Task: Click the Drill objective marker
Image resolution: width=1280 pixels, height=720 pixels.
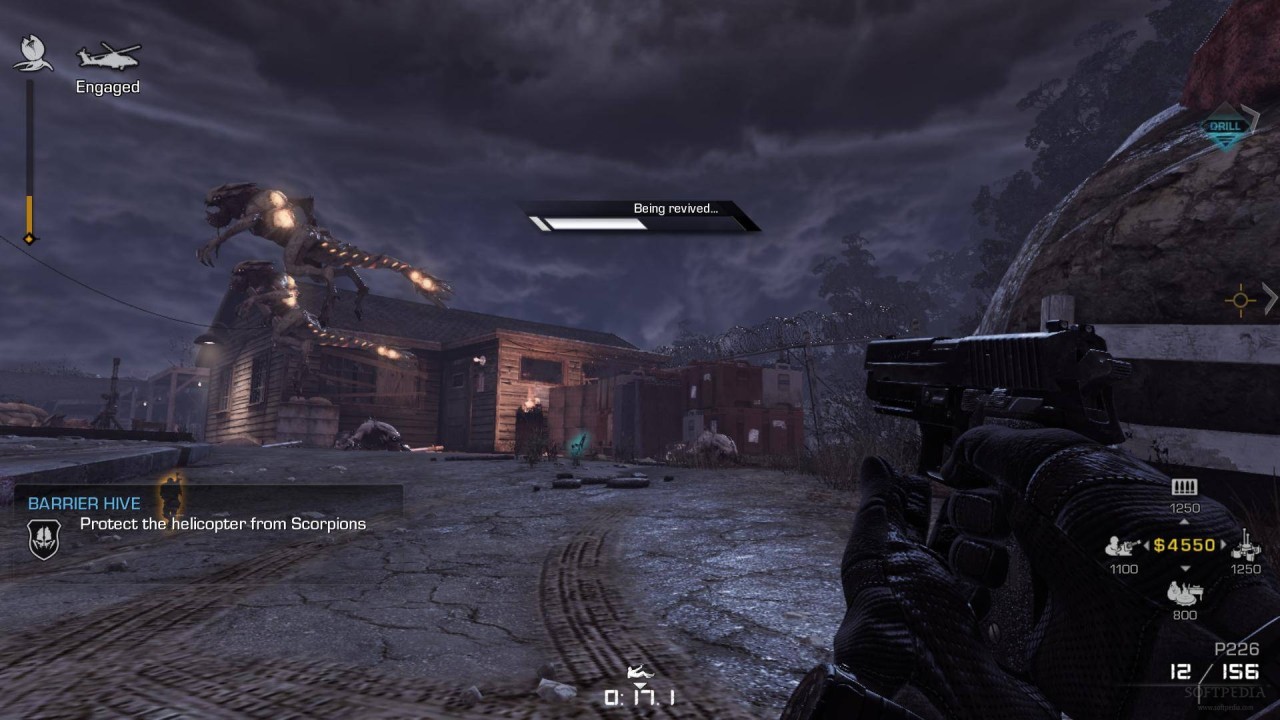Action: (x=1226, y=127)
